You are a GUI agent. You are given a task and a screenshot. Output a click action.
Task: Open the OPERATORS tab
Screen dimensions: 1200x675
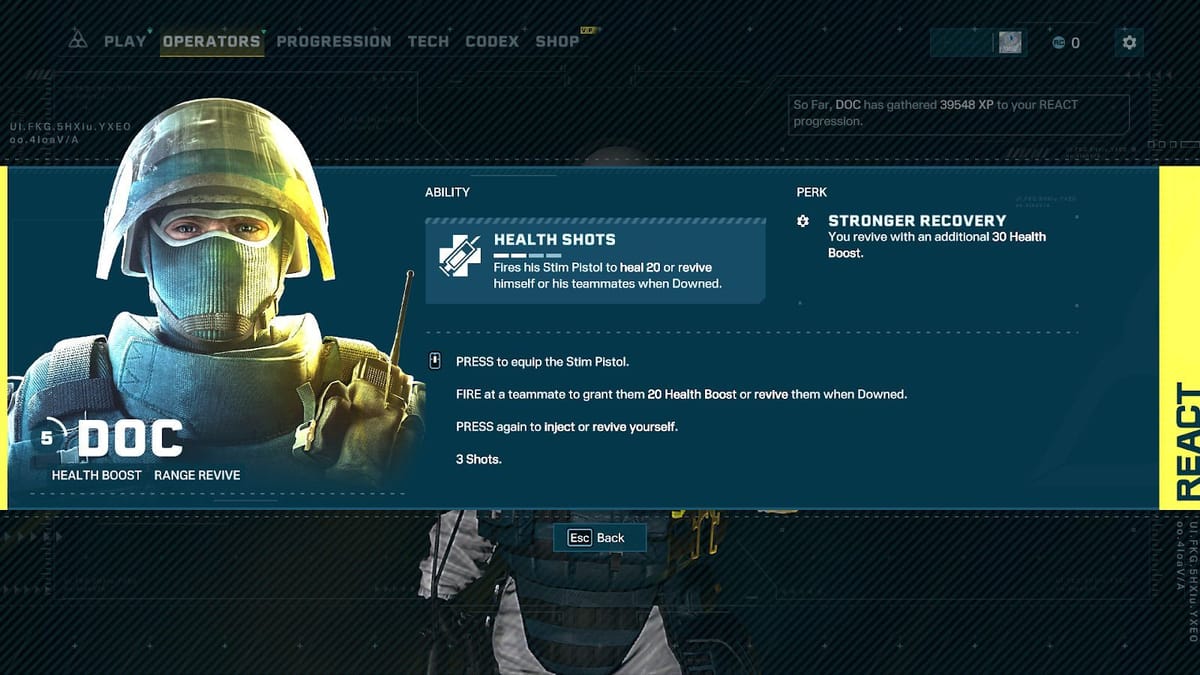[x=211, y=41]
